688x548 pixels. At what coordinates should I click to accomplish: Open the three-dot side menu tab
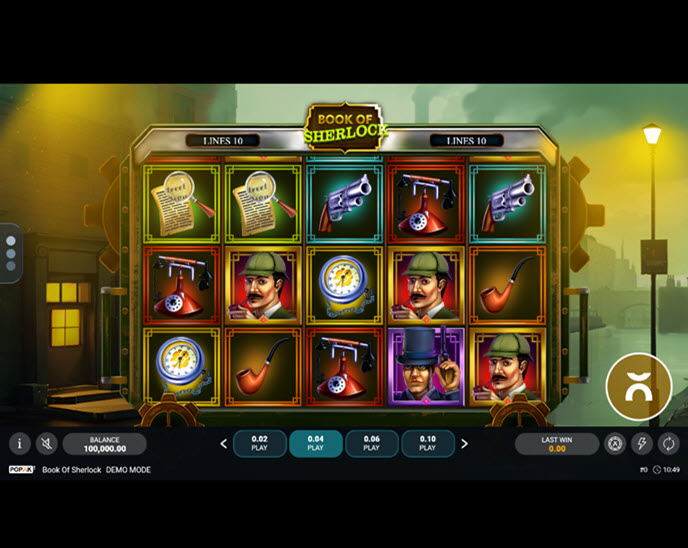click(x=10, y=253)
